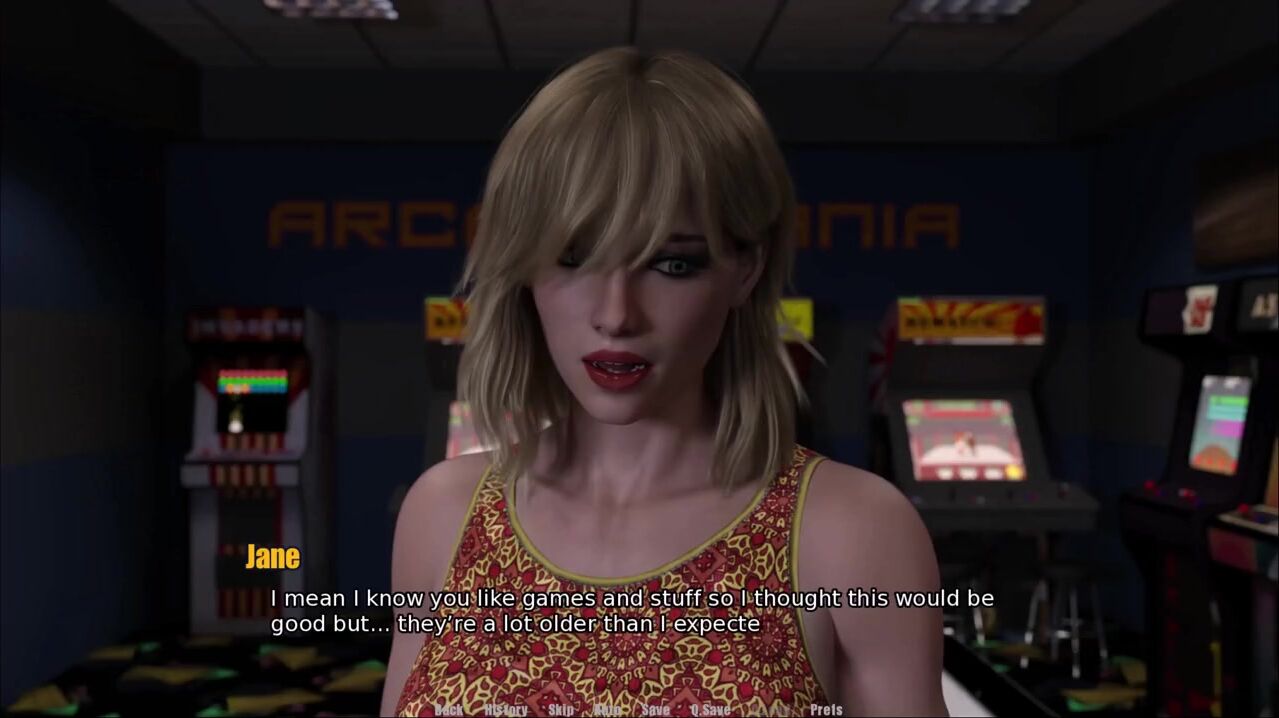Open the Save menu
Viewport: 1279px width, 718px height.
click(x=656, y=709)
